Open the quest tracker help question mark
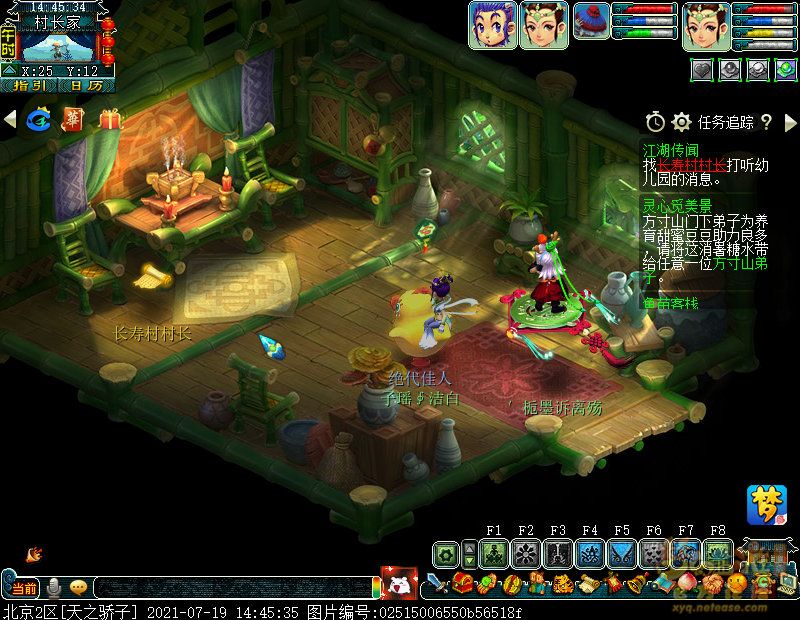 (x=766, y=122)
